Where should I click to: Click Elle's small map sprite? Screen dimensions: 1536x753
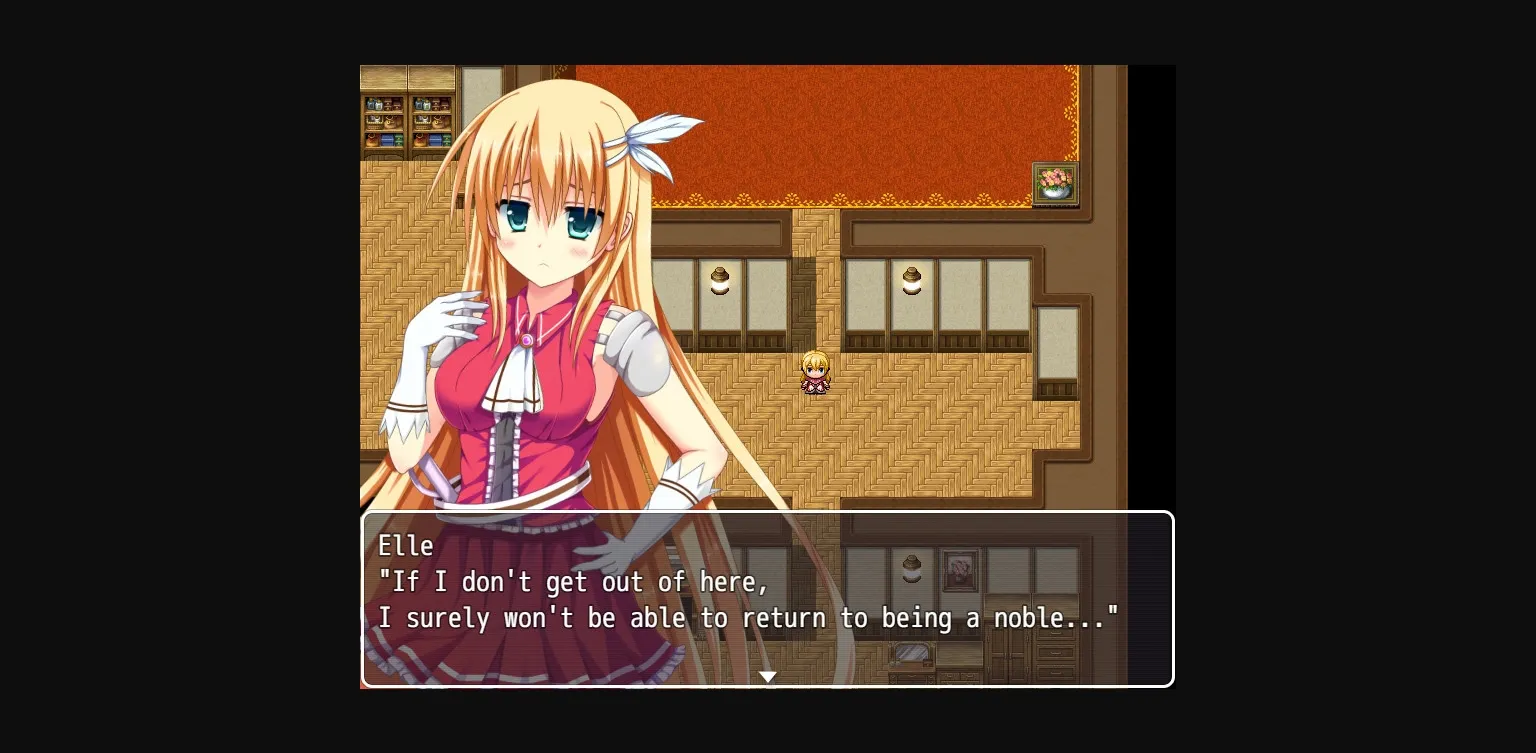tap(816, 370)
